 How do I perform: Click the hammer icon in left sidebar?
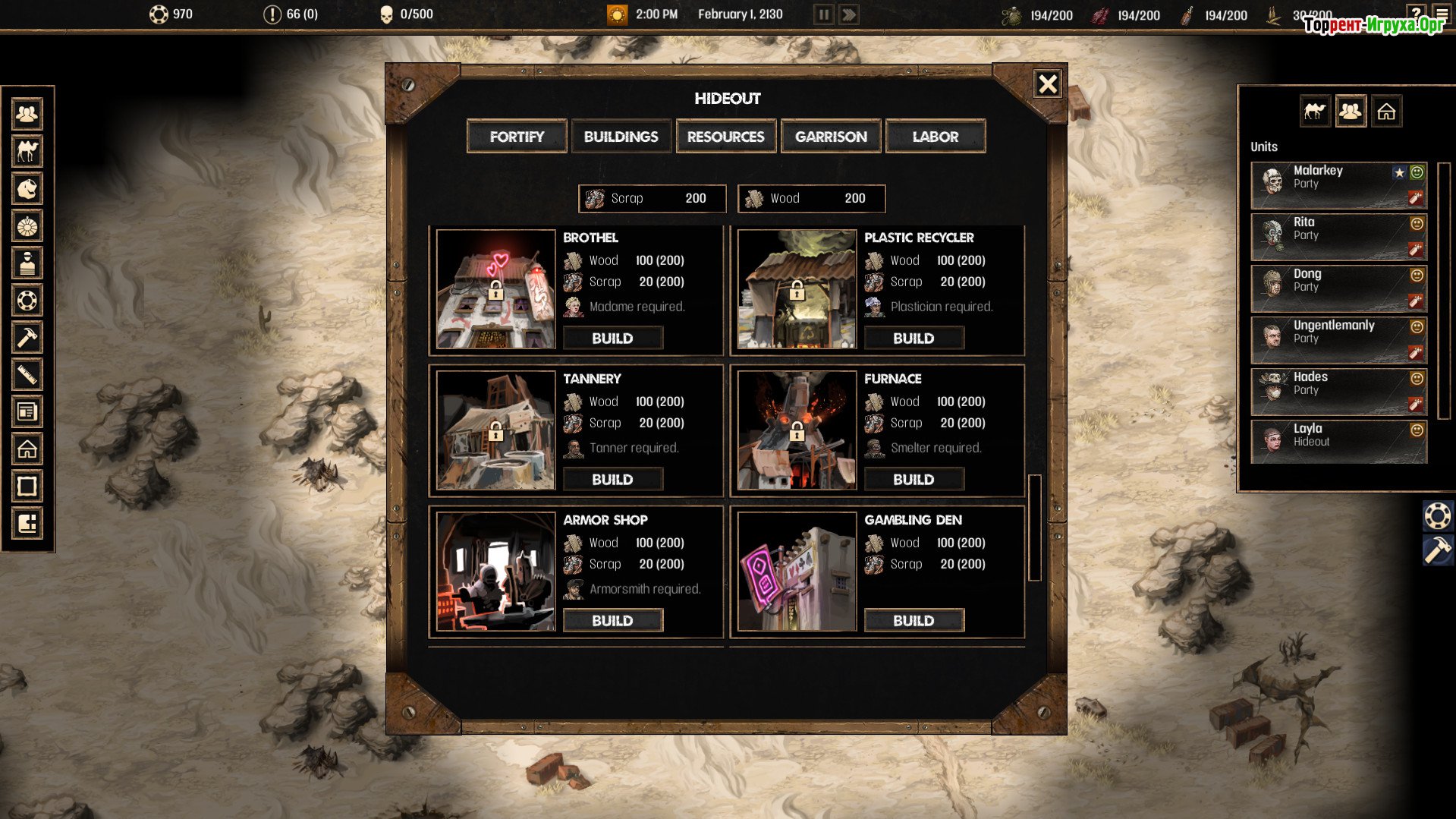(27, 338)
